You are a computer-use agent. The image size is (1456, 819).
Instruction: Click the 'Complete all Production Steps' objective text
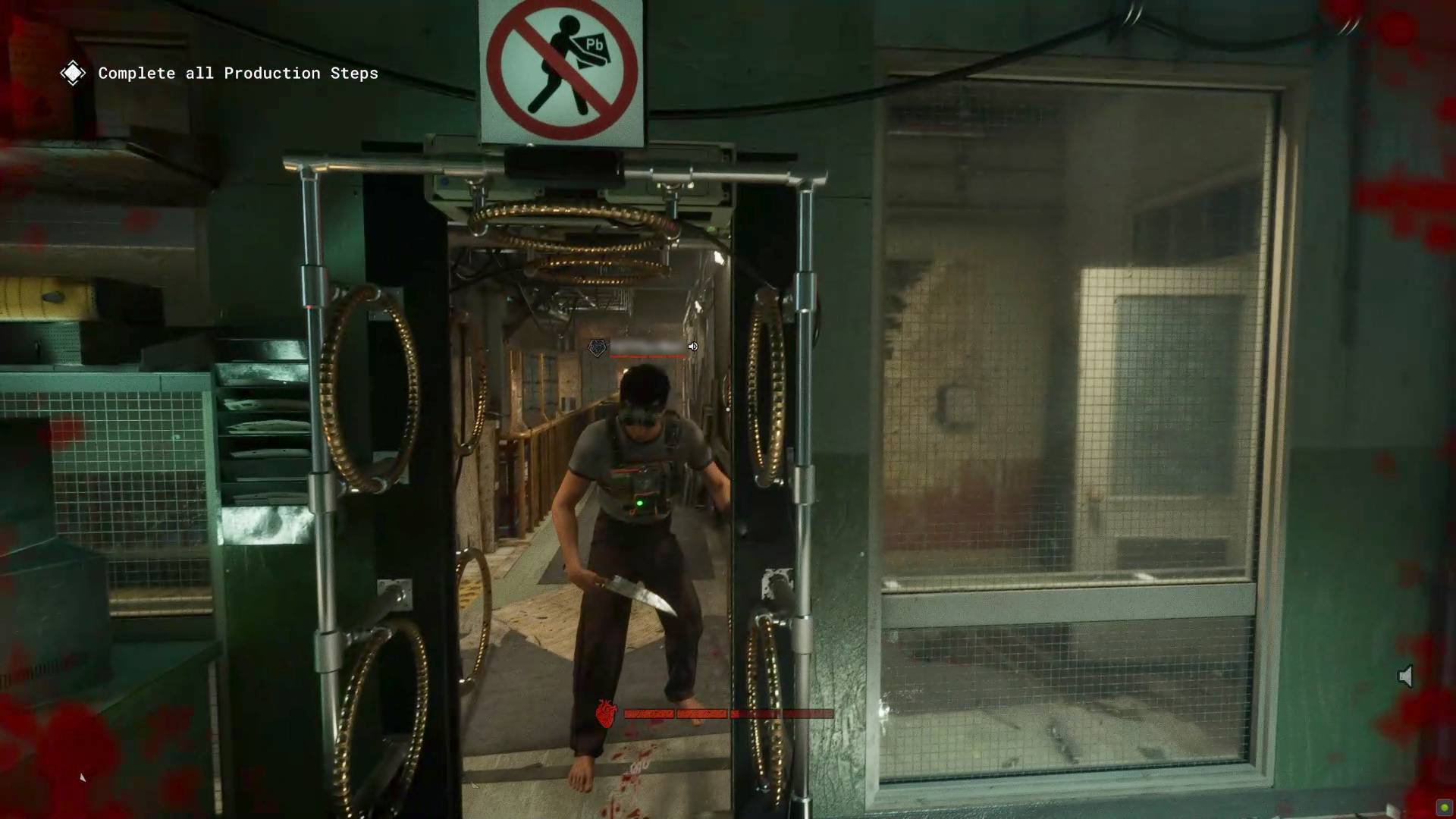point(237,73)
